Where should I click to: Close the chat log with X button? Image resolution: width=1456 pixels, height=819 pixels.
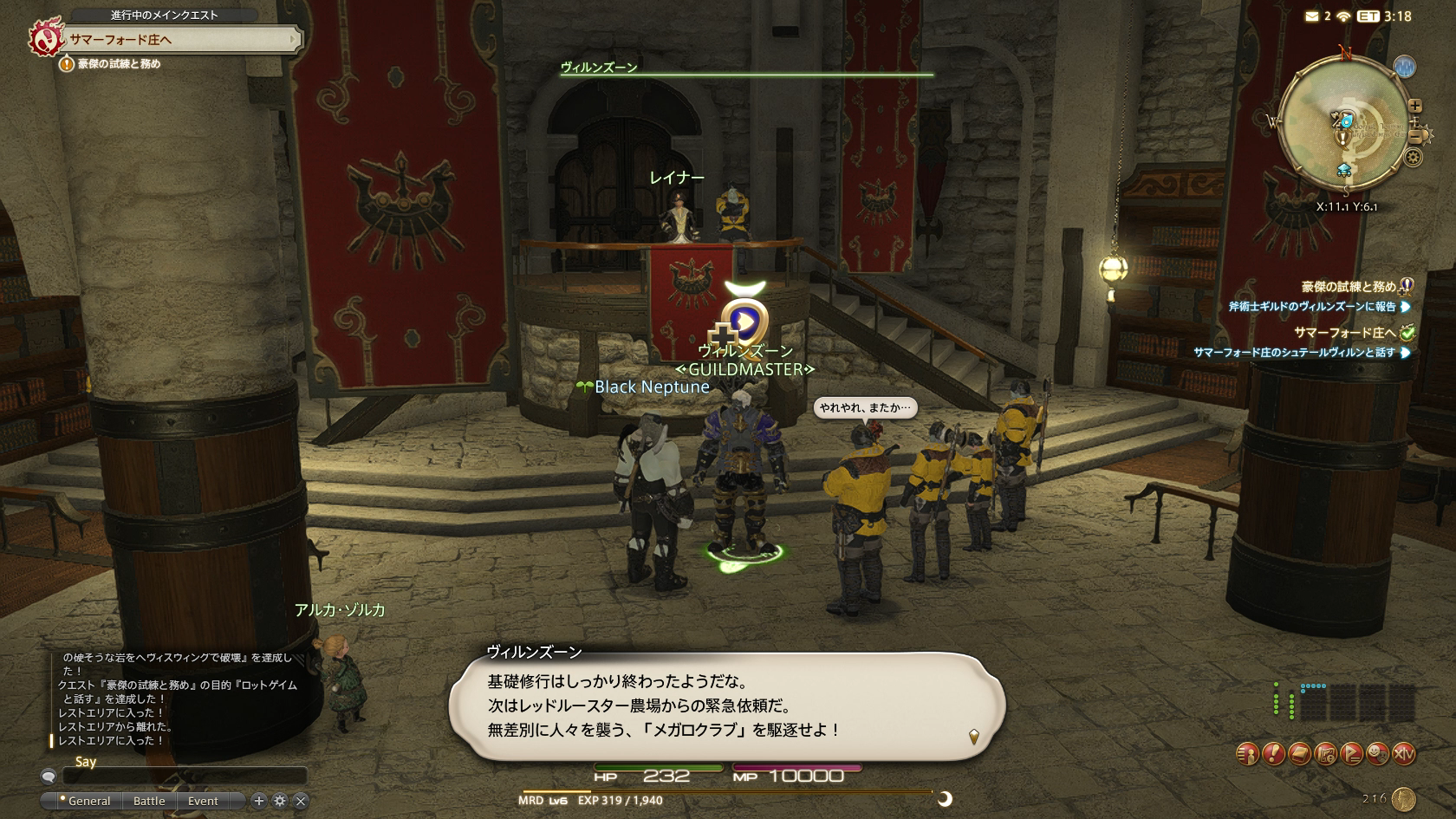(301, 801)
